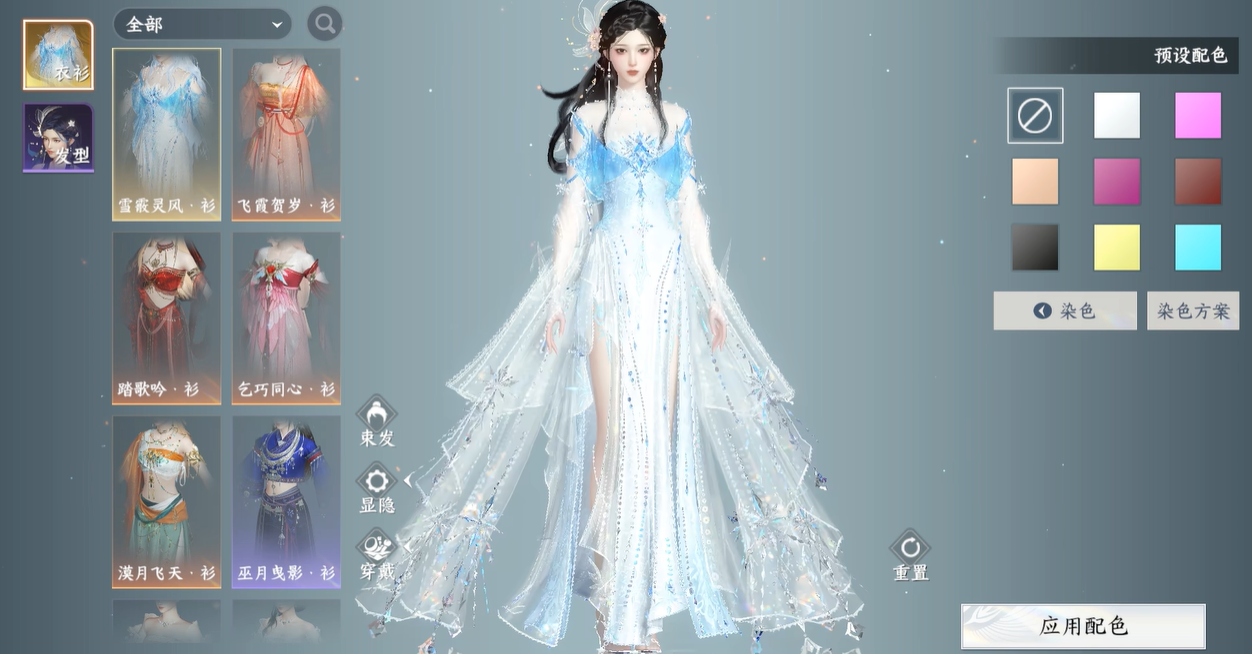Choose the 乞巧同心·衫 outfit
Image resolution: width=1252 pixels, height=654 pixels.
286,318
